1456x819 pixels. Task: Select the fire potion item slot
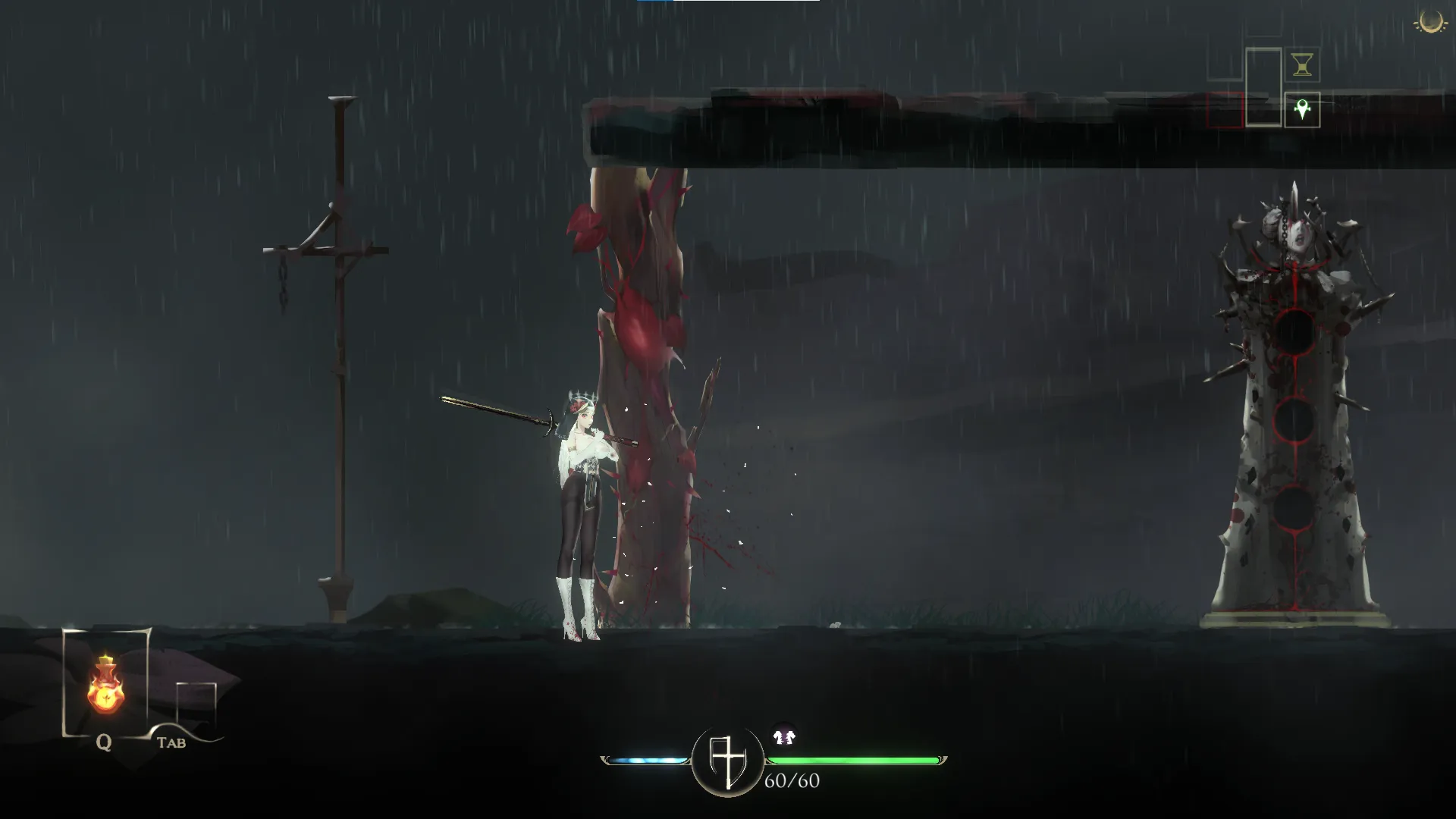click(105, 686)
